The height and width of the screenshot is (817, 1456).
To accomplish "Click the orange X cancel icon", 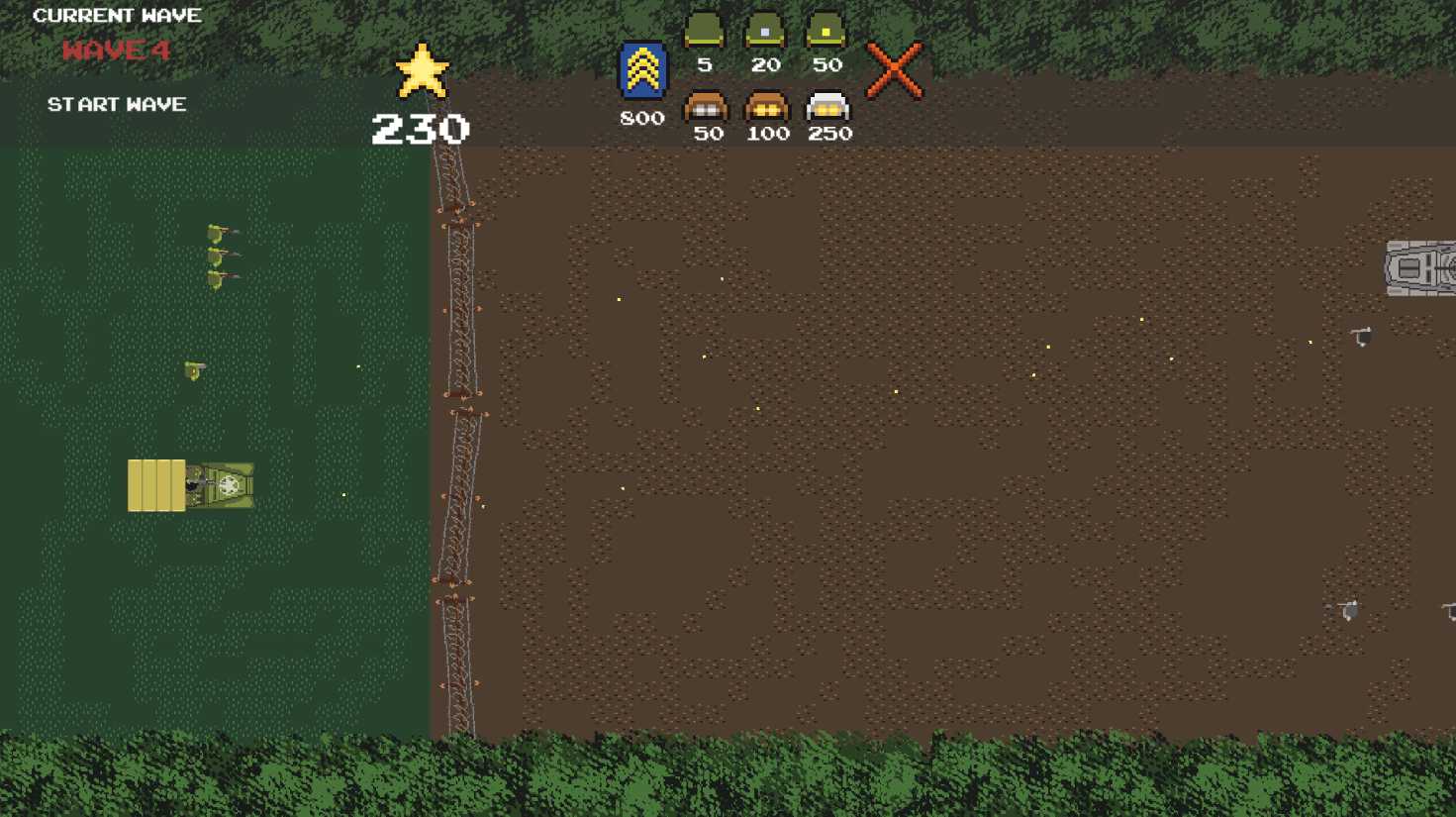I will coord(895,70).
